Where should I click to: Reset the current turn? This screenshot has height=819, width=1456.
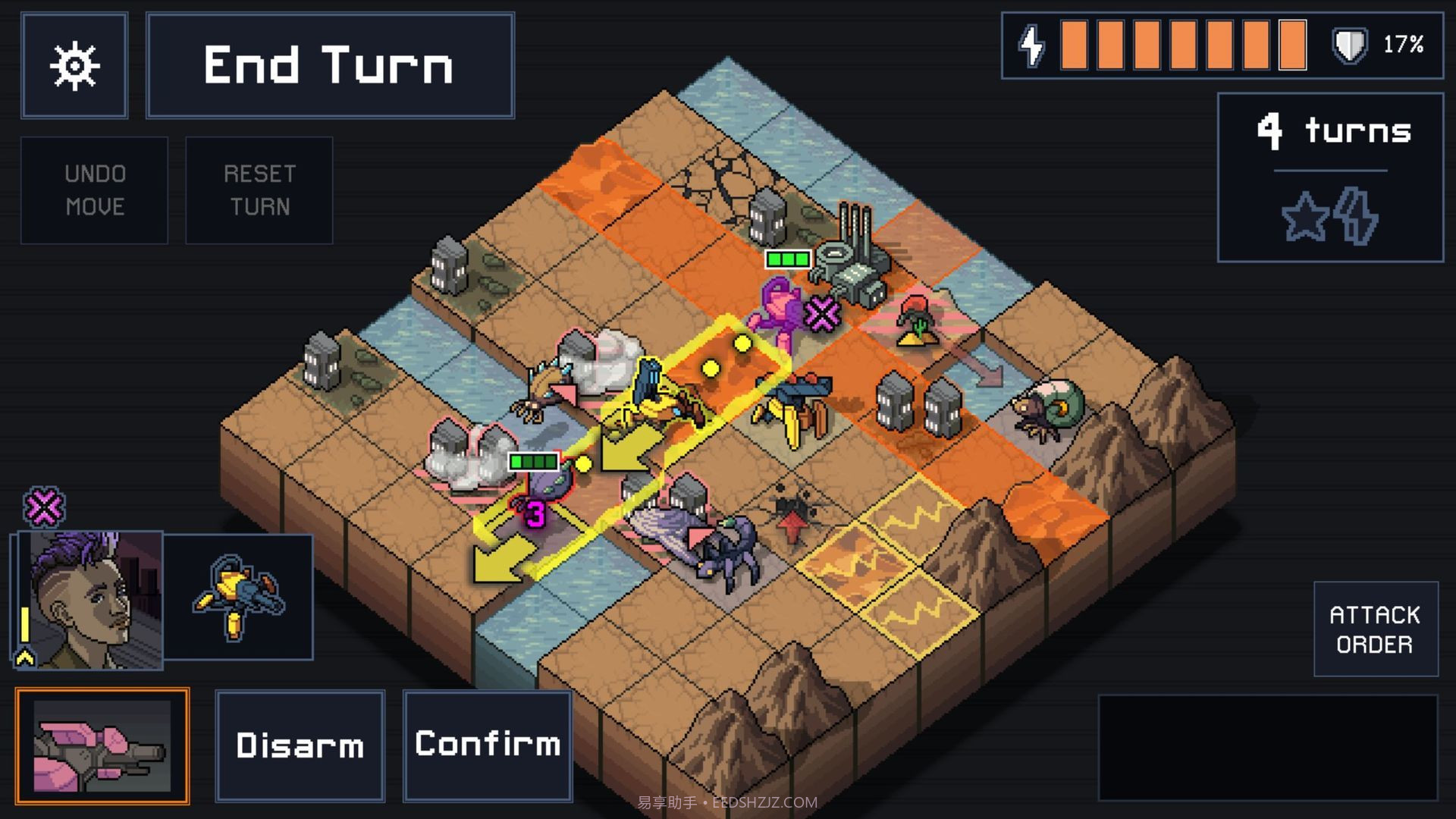[259, 190]
